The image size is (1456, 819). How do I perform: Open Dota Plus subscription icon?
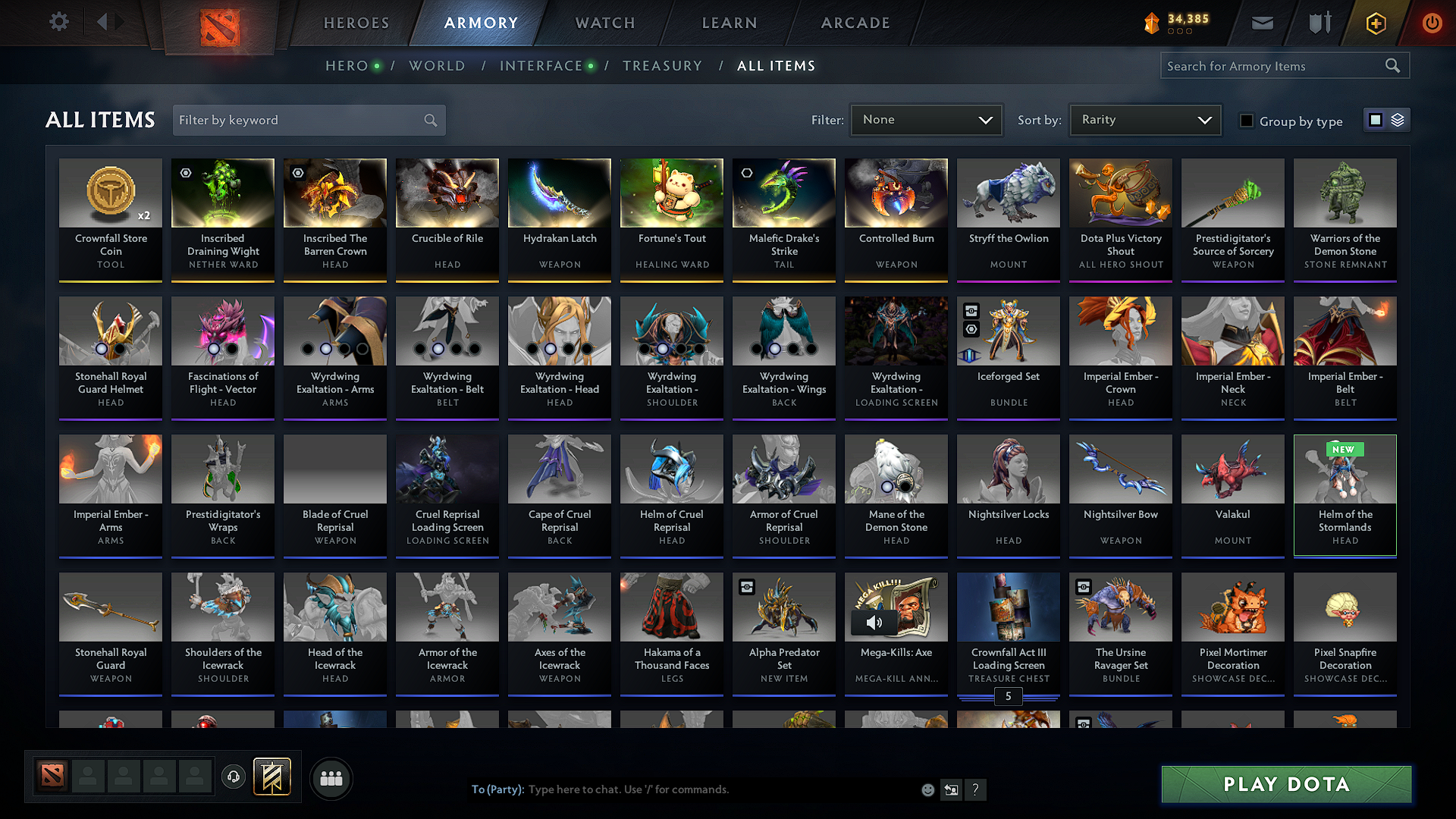[x=1375, y=23]
